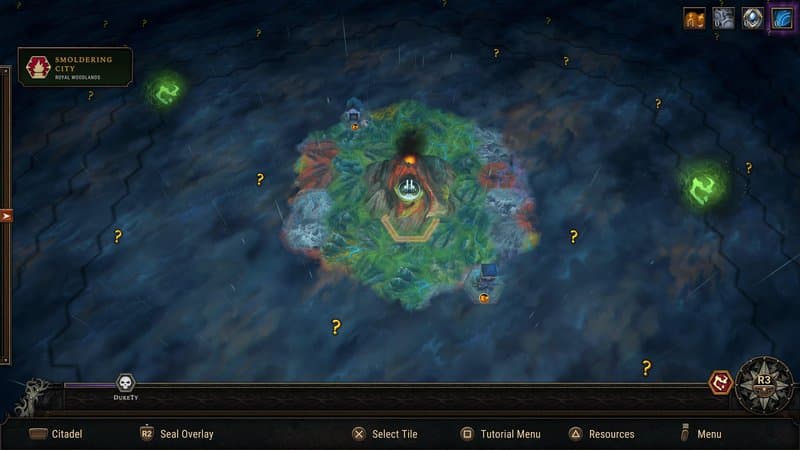The image size is (800, 450).
Task: Click the red hexagonal seal icon
Action: (x=720, y=382)
